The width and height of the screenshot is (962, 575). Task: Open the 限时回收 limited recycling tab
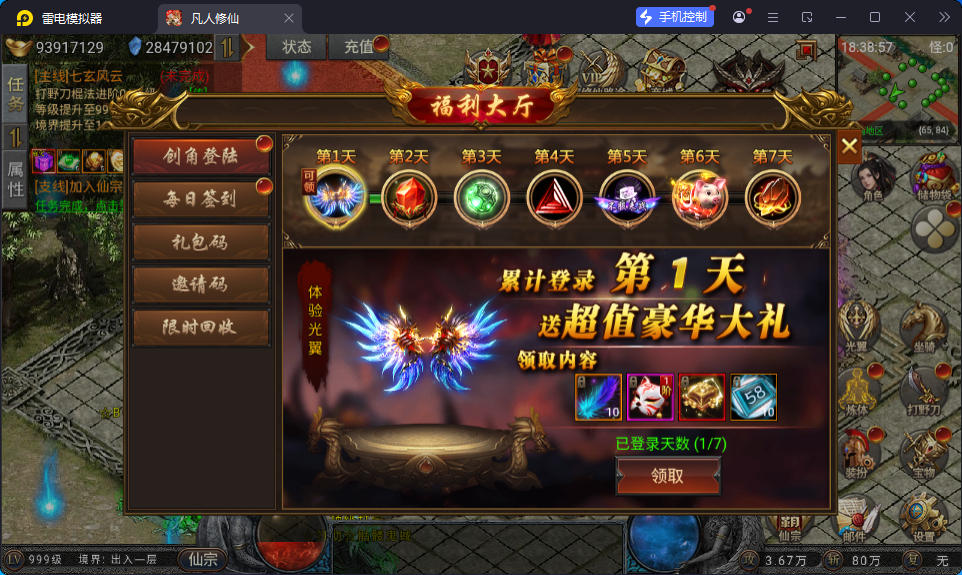coord(201,327)
